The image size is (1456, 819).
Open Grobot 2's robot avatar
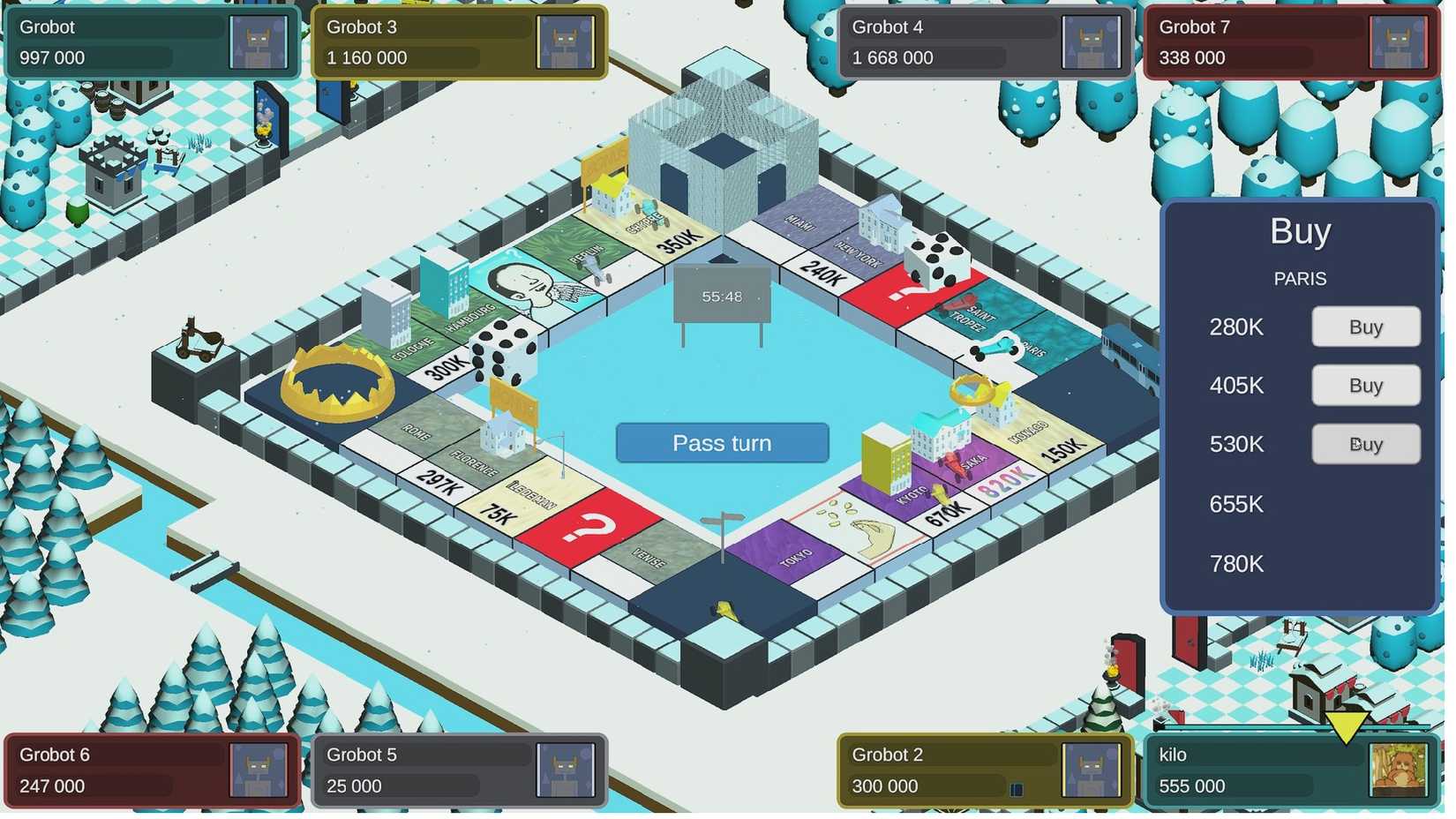1092,770
